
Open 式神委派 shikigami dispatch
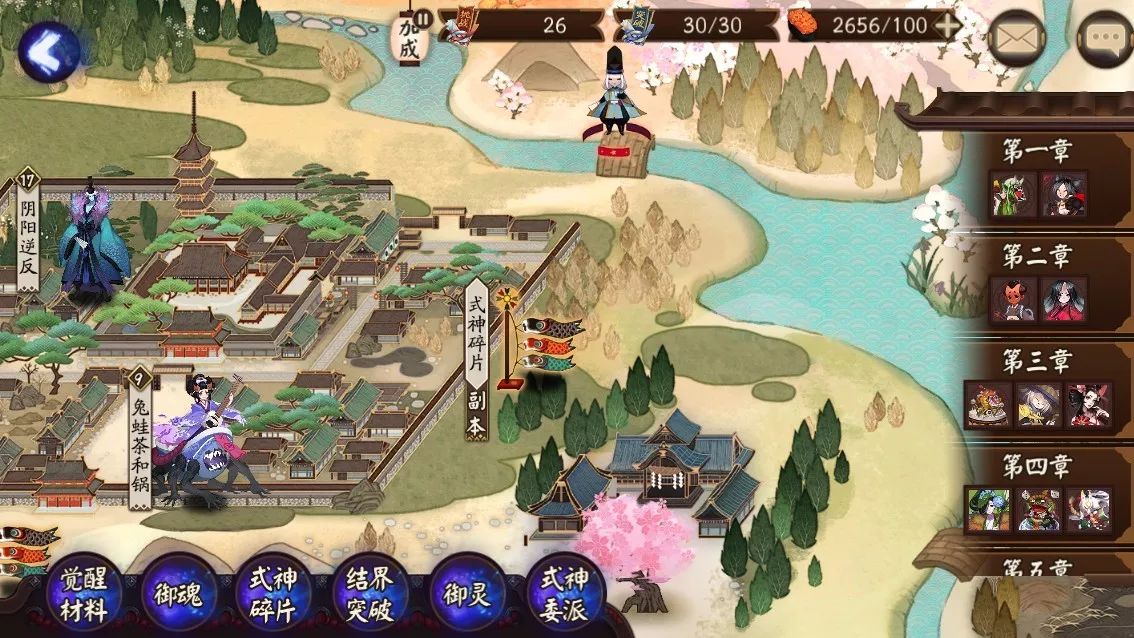[564, 594]
